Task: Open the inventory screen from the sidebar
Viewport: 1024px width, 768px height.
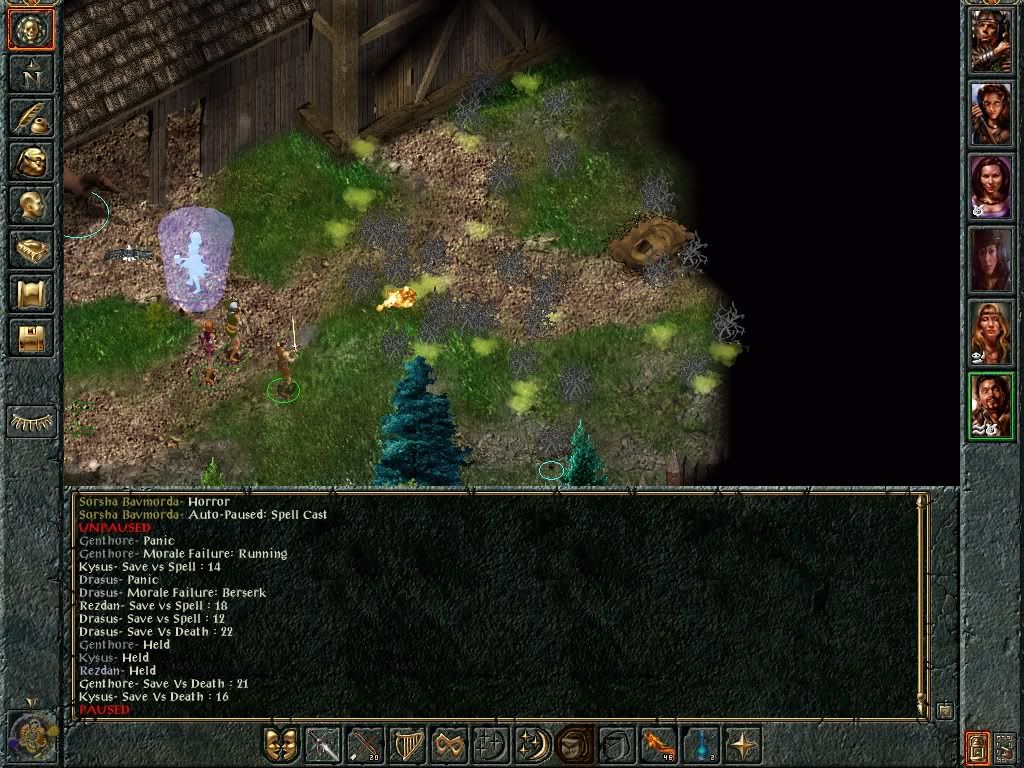Action: (x=31, y=161)
